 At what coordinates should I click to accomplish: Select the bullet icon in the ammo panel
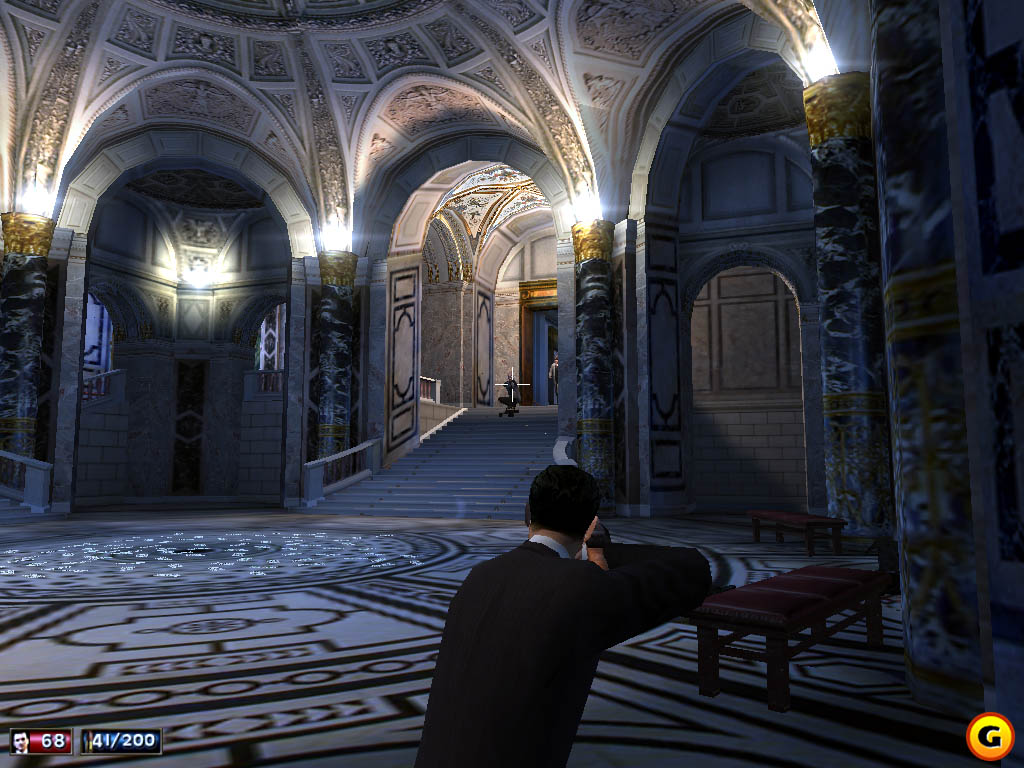[x=90, y=741]
